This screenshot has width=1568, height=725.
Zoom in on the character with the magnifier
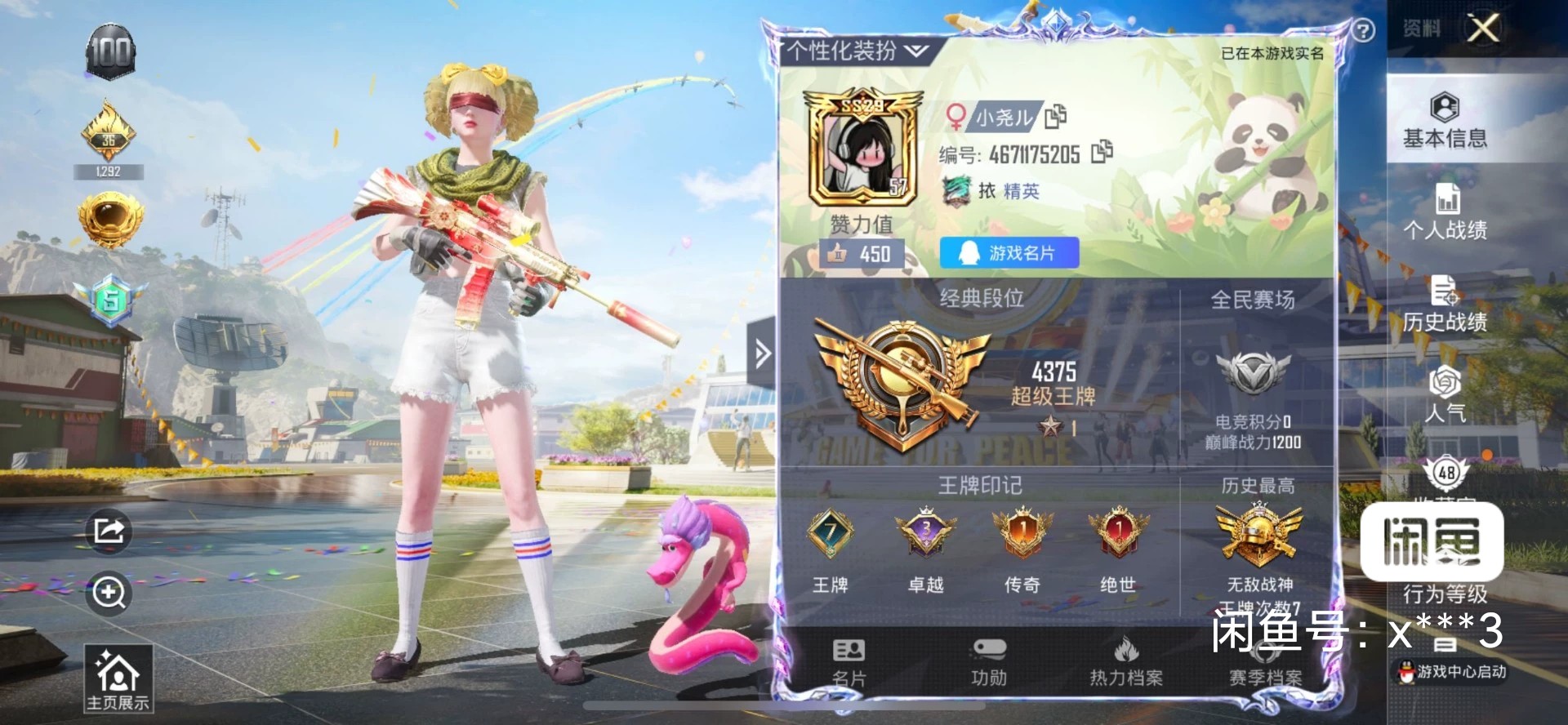109,592
